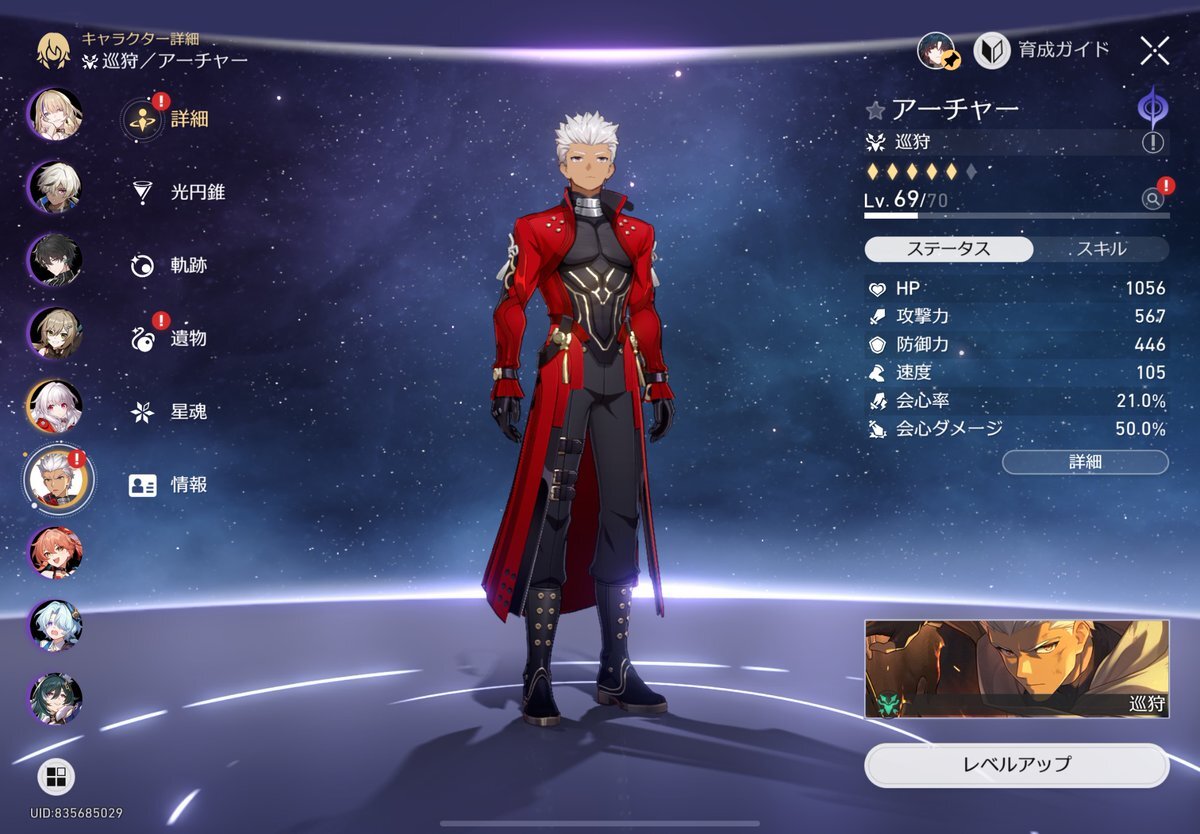Image resolution: width=1200 pixels, height=834 pixels.
Task: Select the 星魂 eidolon menu
Action: [x=170, y=411]
